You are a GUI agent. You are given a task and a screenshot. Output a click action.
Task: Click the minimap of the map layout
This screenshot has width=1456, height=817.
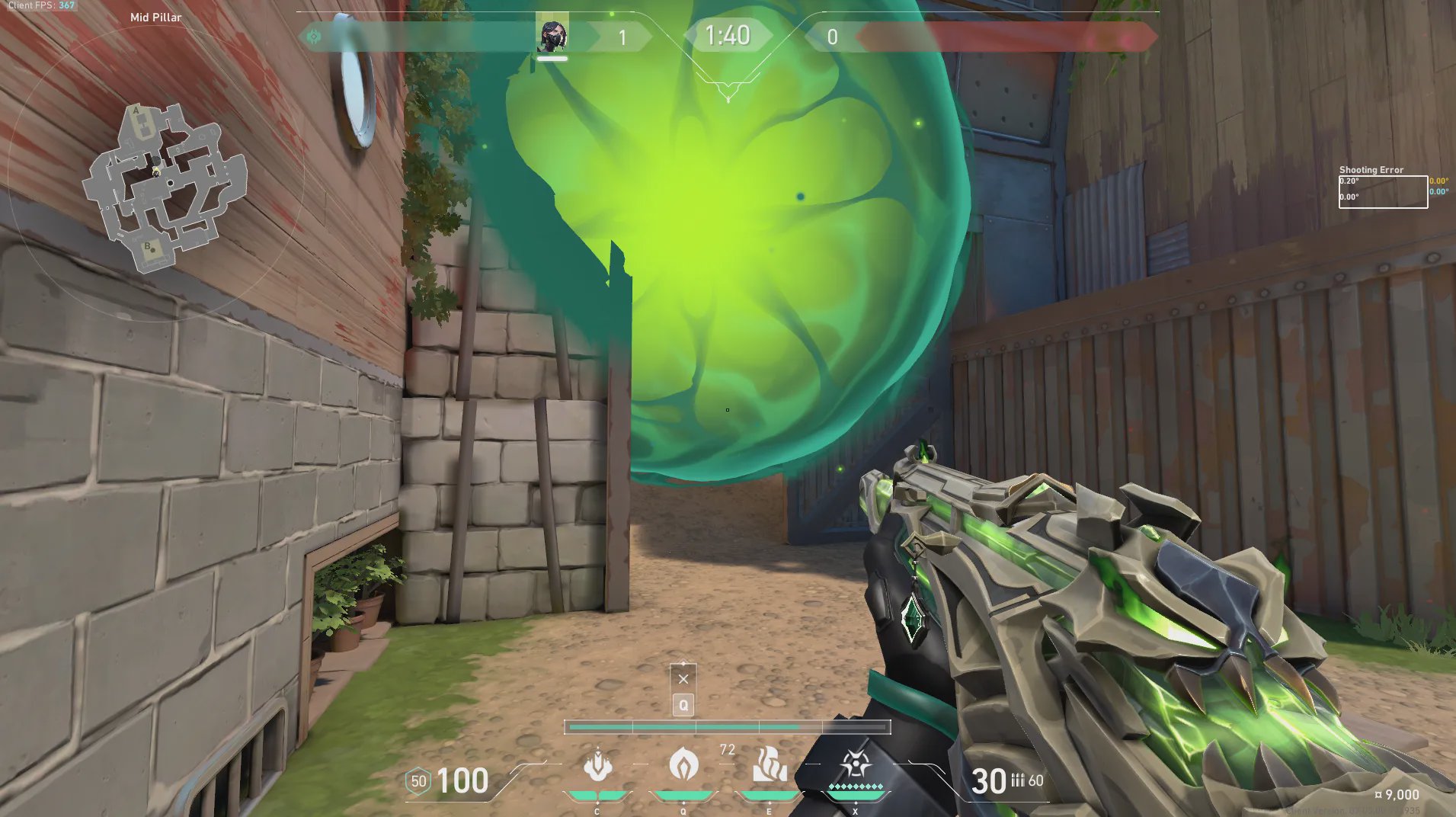pyautogui.click(x=164, y=187)
